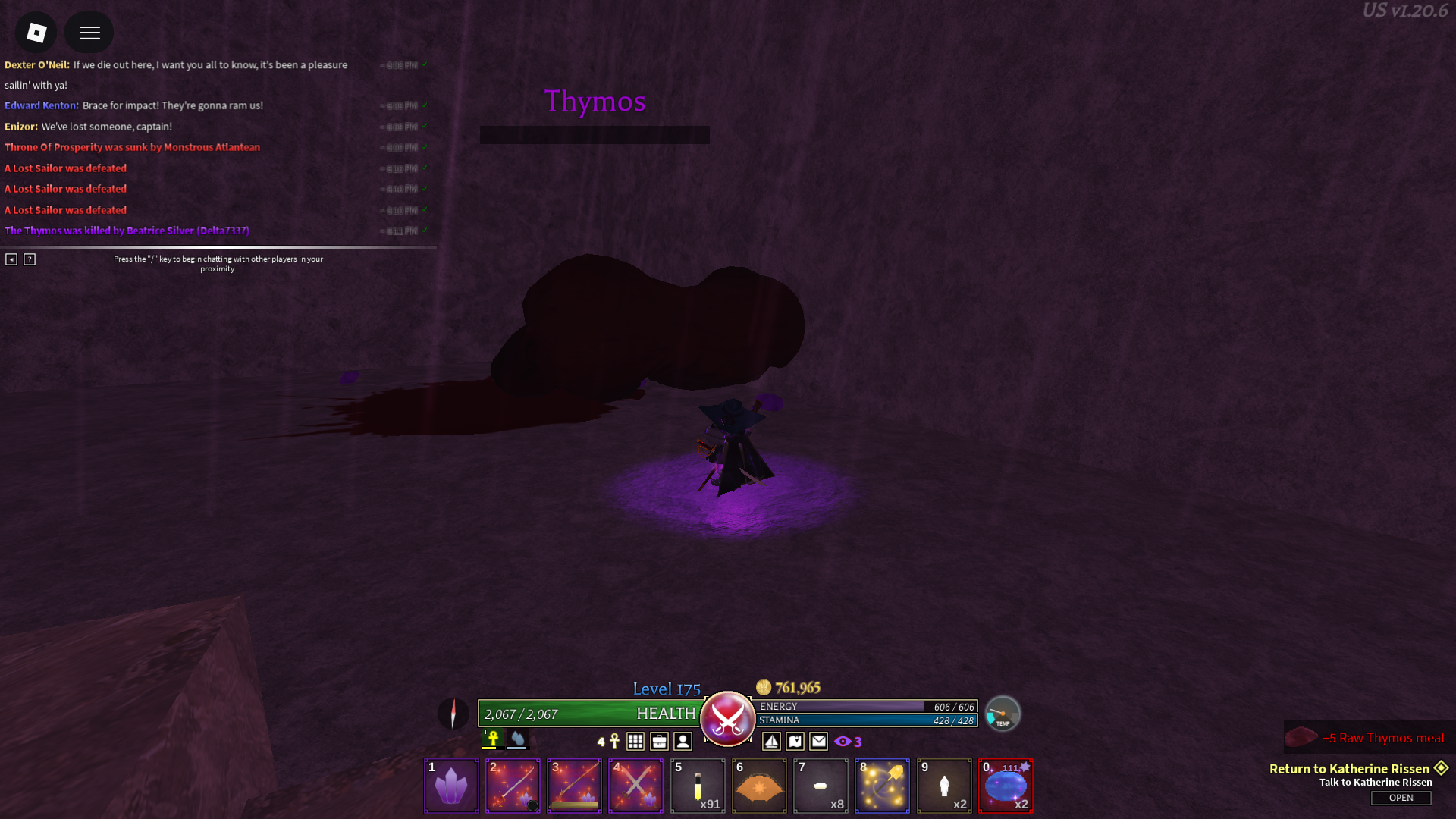This screenshot has height=819, width=1456.
Task: Equip the crossed dual swords in slot 4
Action: (635, 786)
